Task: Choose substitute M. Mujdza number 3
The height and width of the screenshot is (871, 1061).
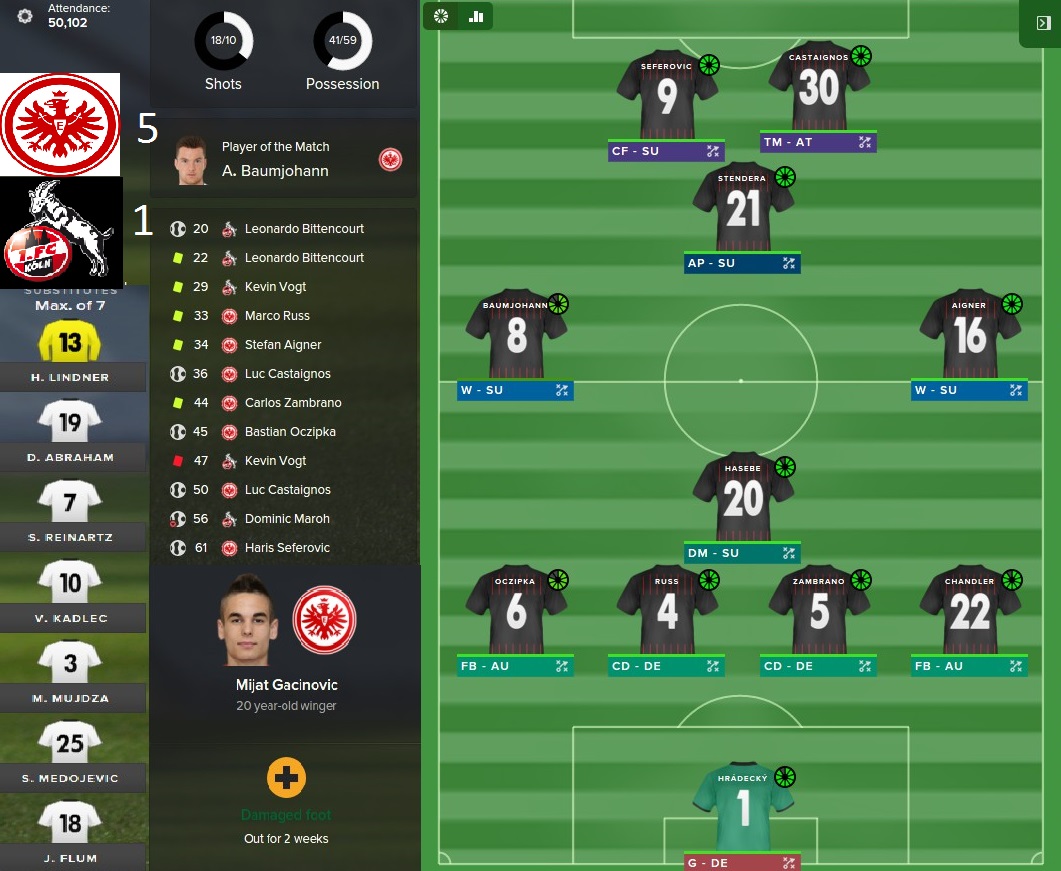Action: coord(69,662)
